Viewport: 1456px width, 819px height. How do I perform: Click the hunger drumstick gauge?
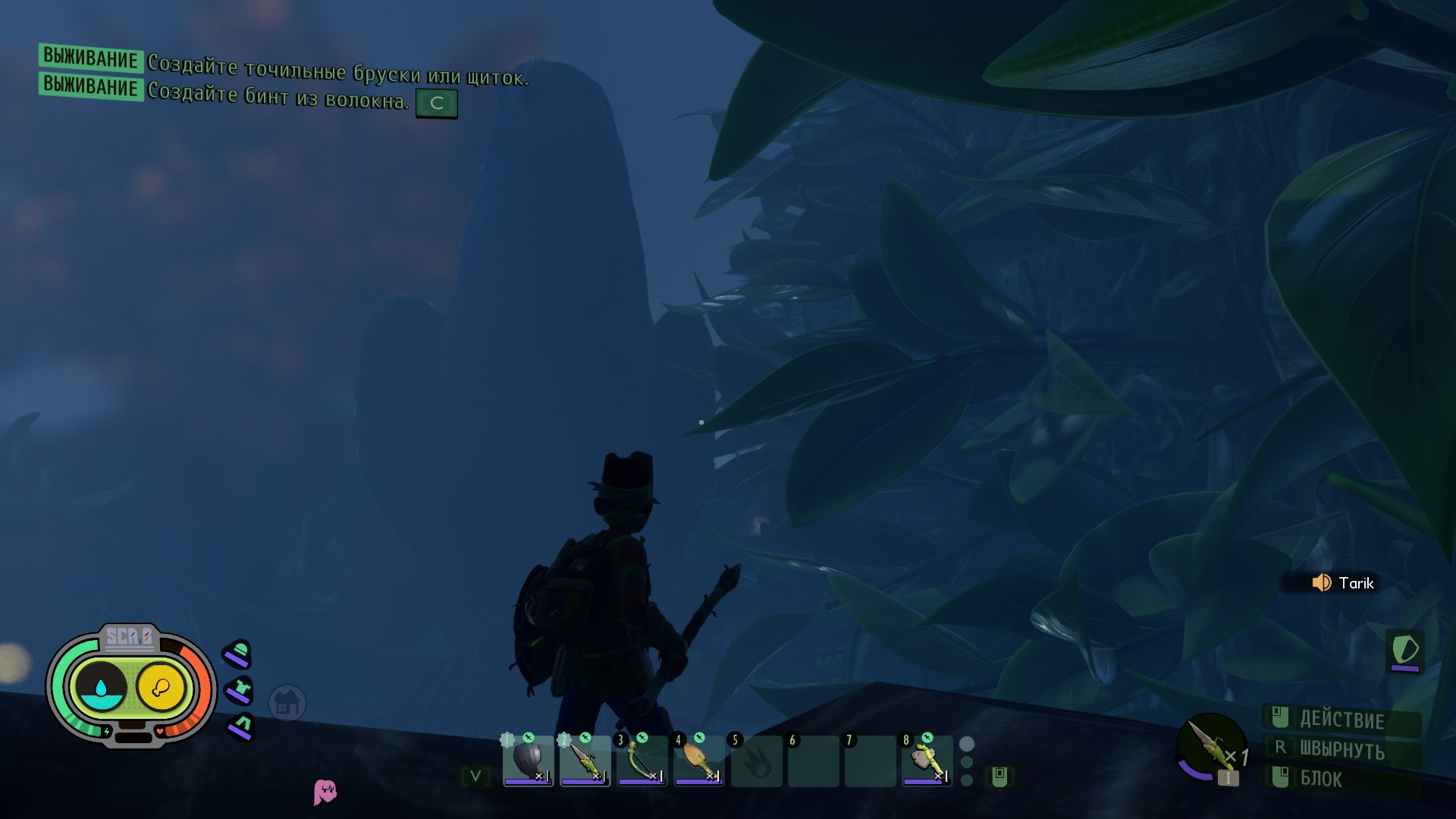tap(161, 688)
